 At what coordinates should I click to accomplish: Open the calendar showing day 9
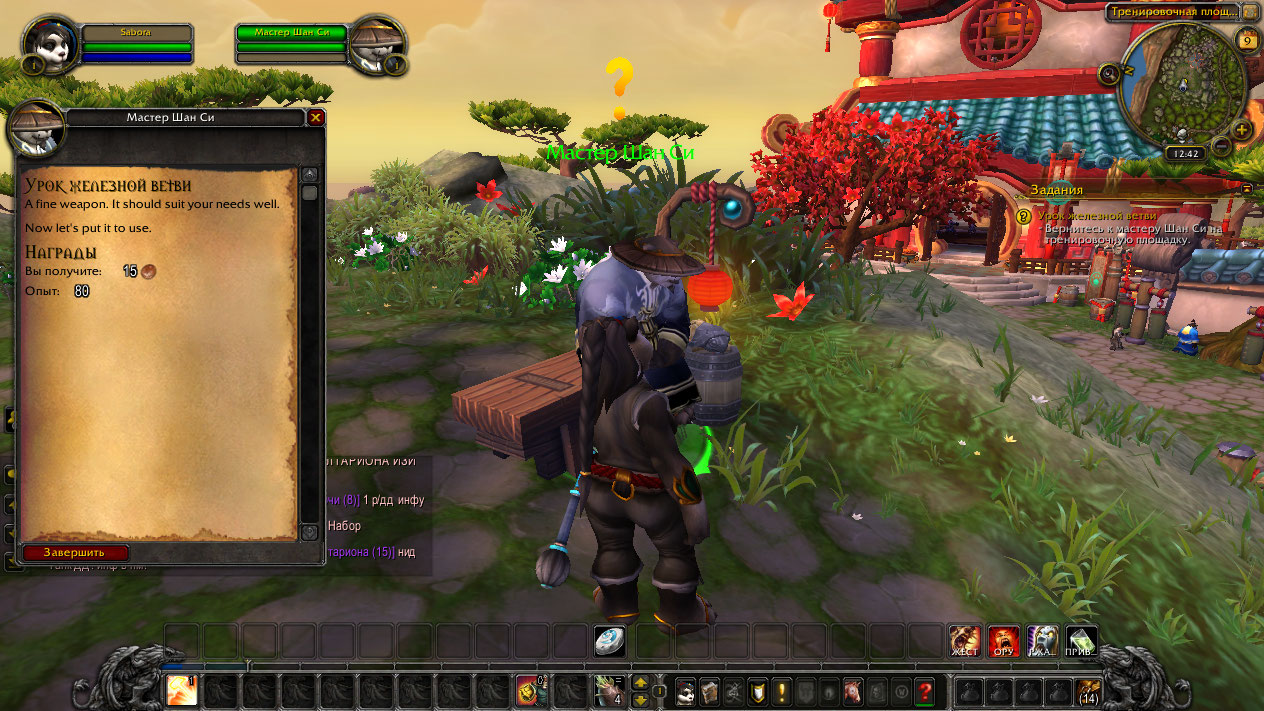(x=1246, y=40)
